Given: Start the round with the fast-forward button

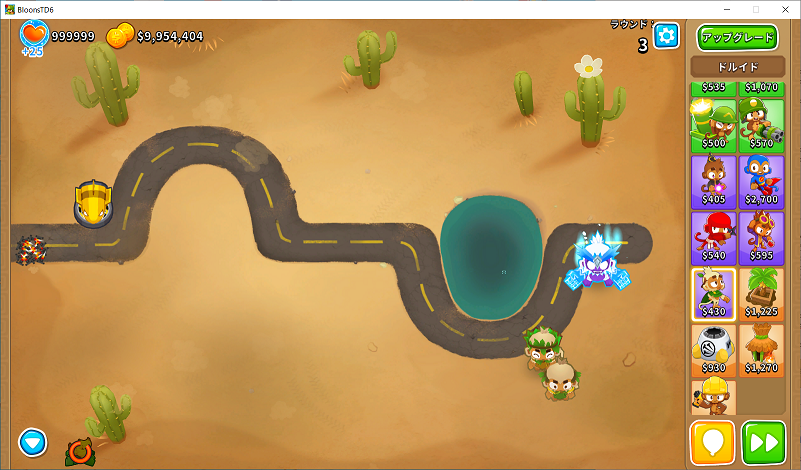Looking at the screenshot, I should point(763,442).
